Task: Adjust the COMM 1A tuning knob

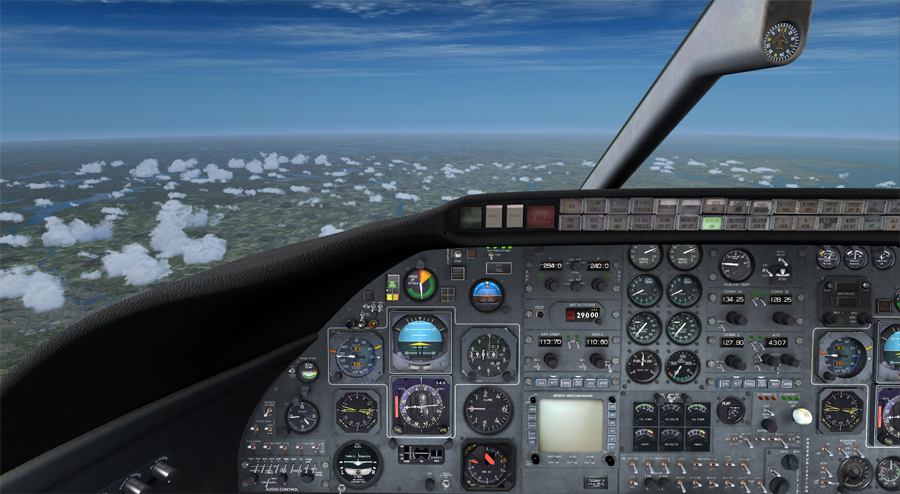Action: (734, 317)
